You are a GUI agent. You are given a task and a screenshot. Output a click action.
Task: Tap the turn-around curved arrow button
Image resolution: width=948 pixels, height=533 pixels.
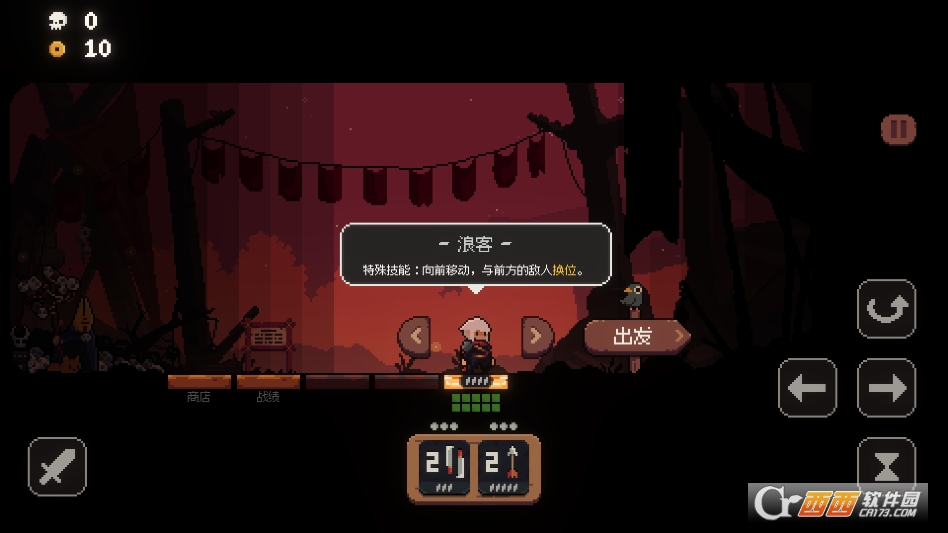886,309
